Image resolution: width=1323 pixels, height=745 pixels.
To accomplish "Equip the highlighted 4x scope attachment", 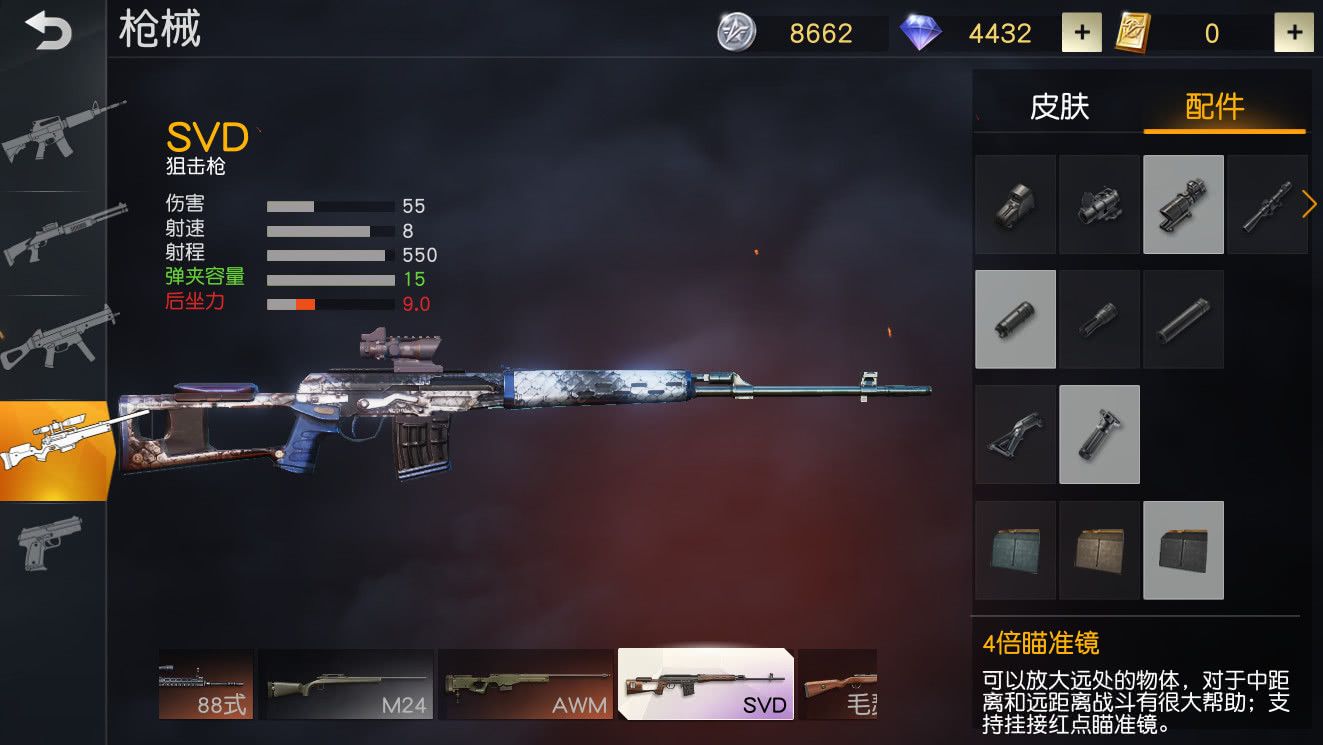I will coord(1183,204).
